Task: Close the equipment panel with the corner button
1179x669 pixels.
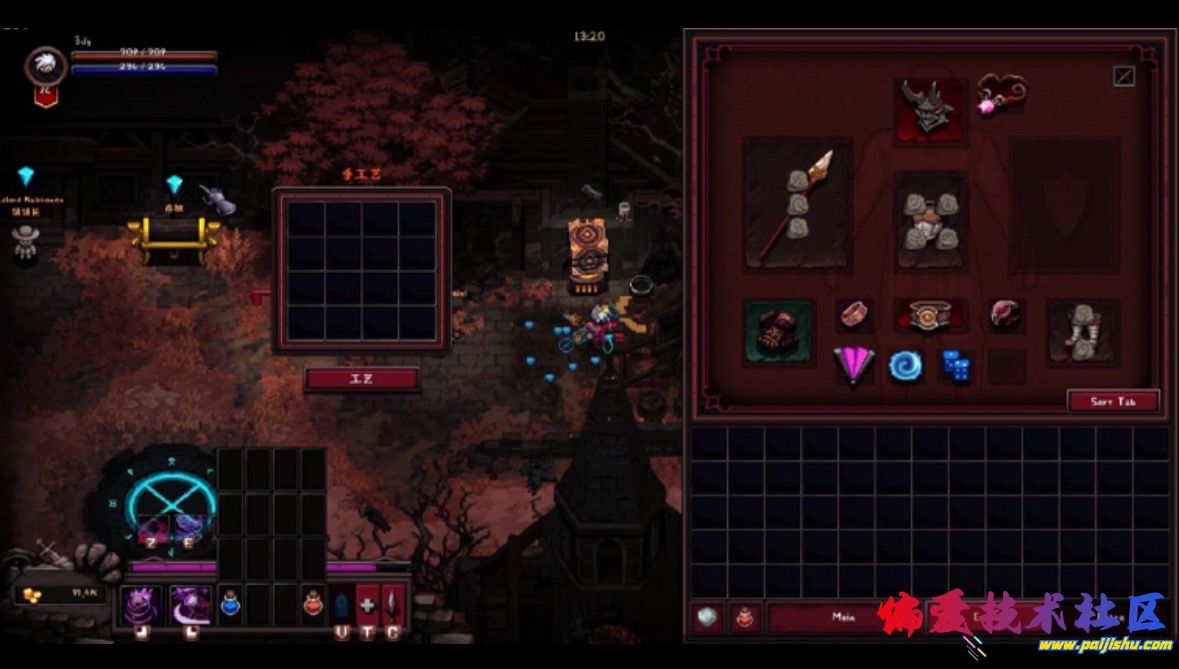Action: [1124, 76]
